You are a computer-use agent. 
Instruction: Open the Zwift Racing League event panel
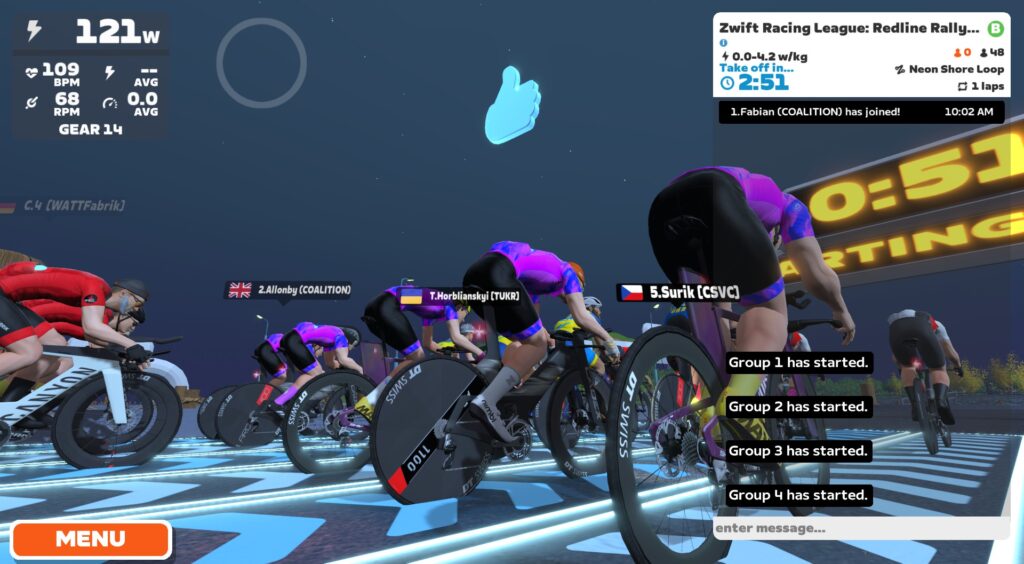850,29
